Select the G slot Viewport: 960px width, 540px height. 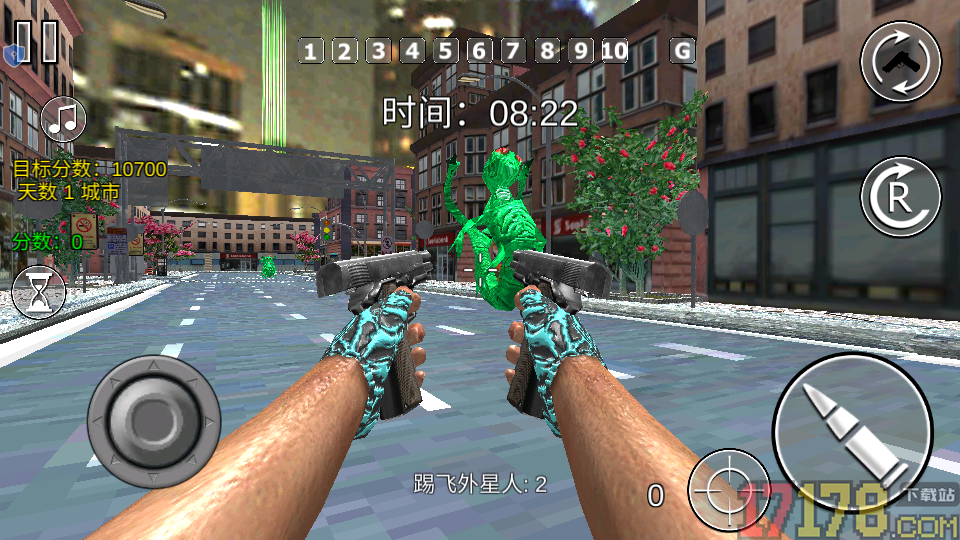pos(682,51)
